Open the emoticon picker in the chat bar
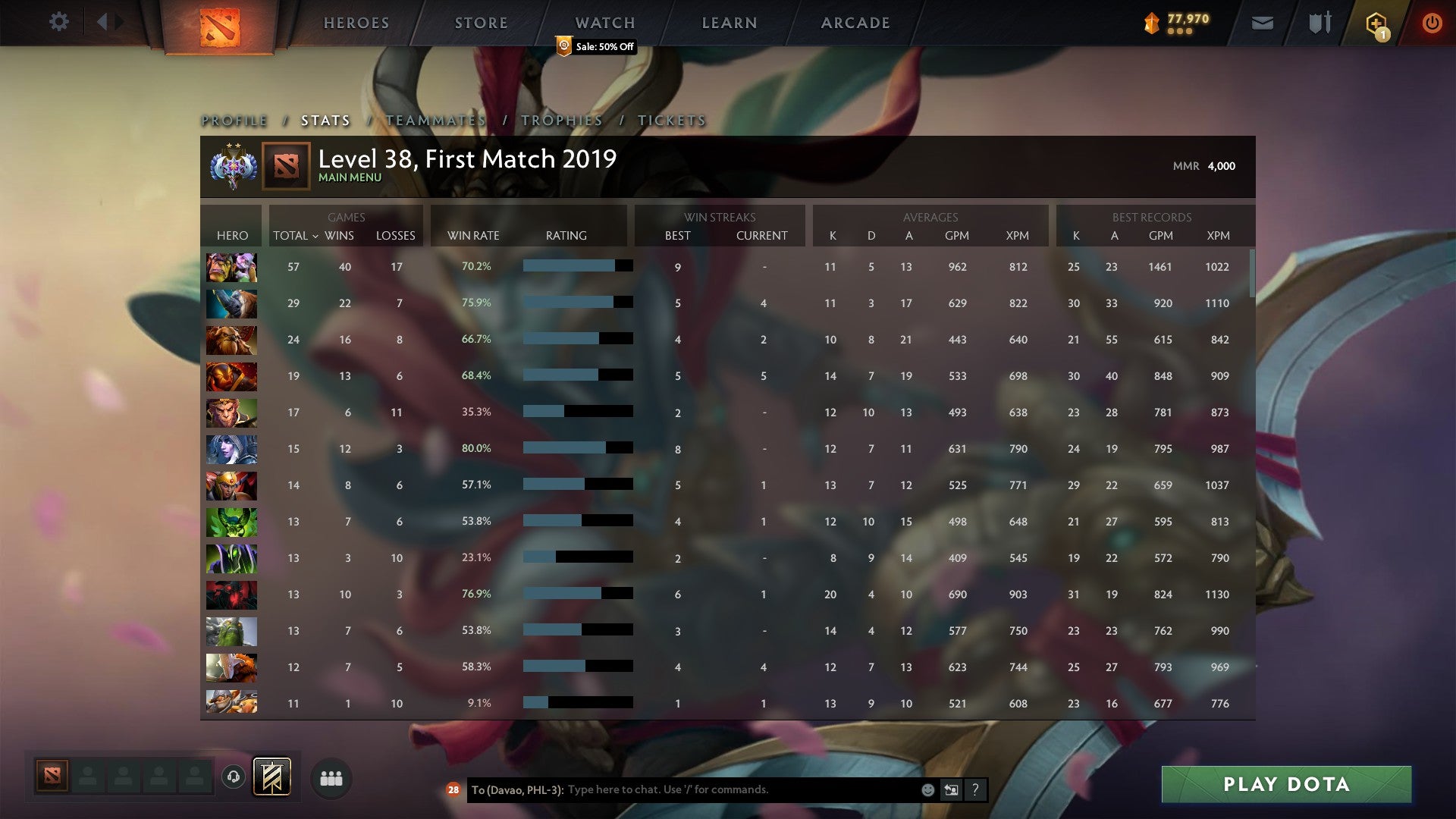The width and height of the screenshot is (1456, 819). [927, 789]
